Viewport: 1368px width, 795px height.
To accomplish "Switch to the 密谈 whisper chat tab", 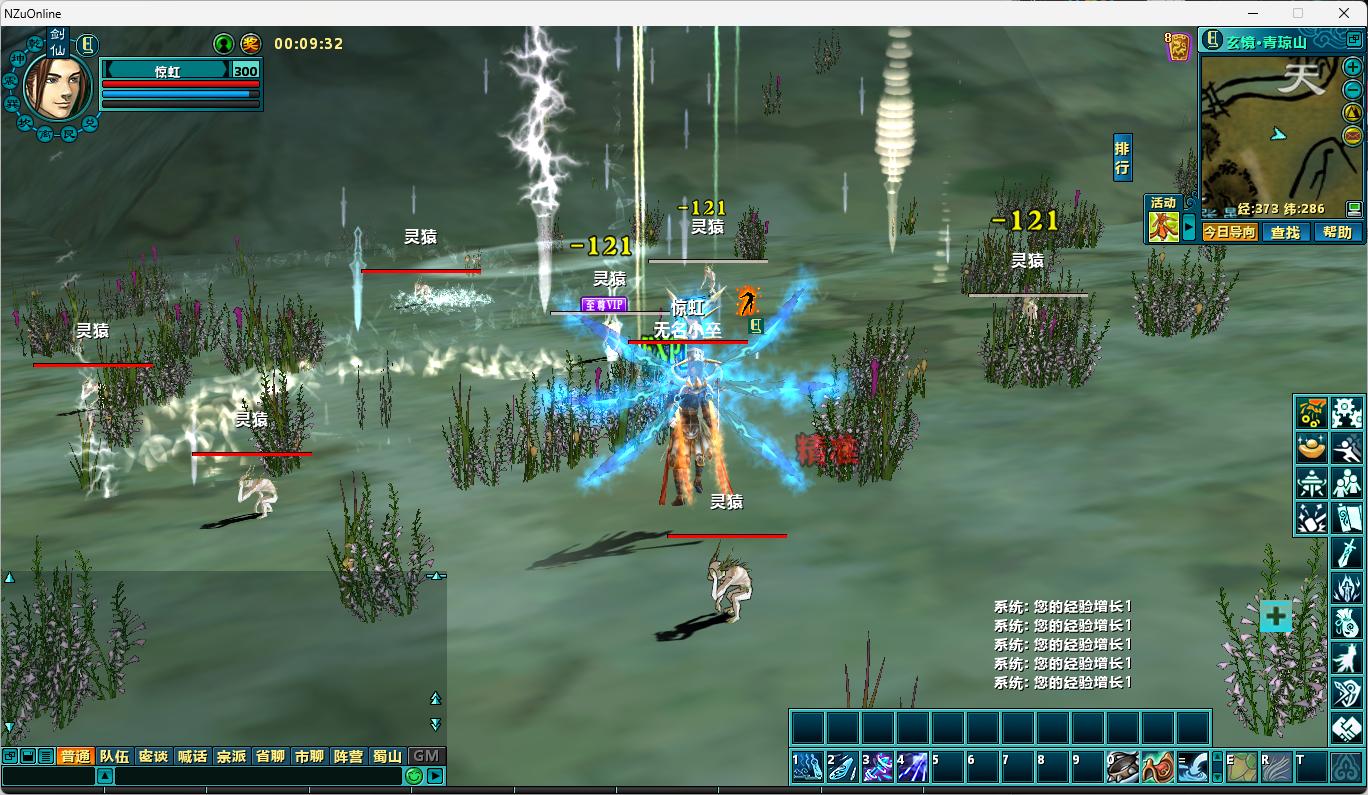I will click(153, 756).
